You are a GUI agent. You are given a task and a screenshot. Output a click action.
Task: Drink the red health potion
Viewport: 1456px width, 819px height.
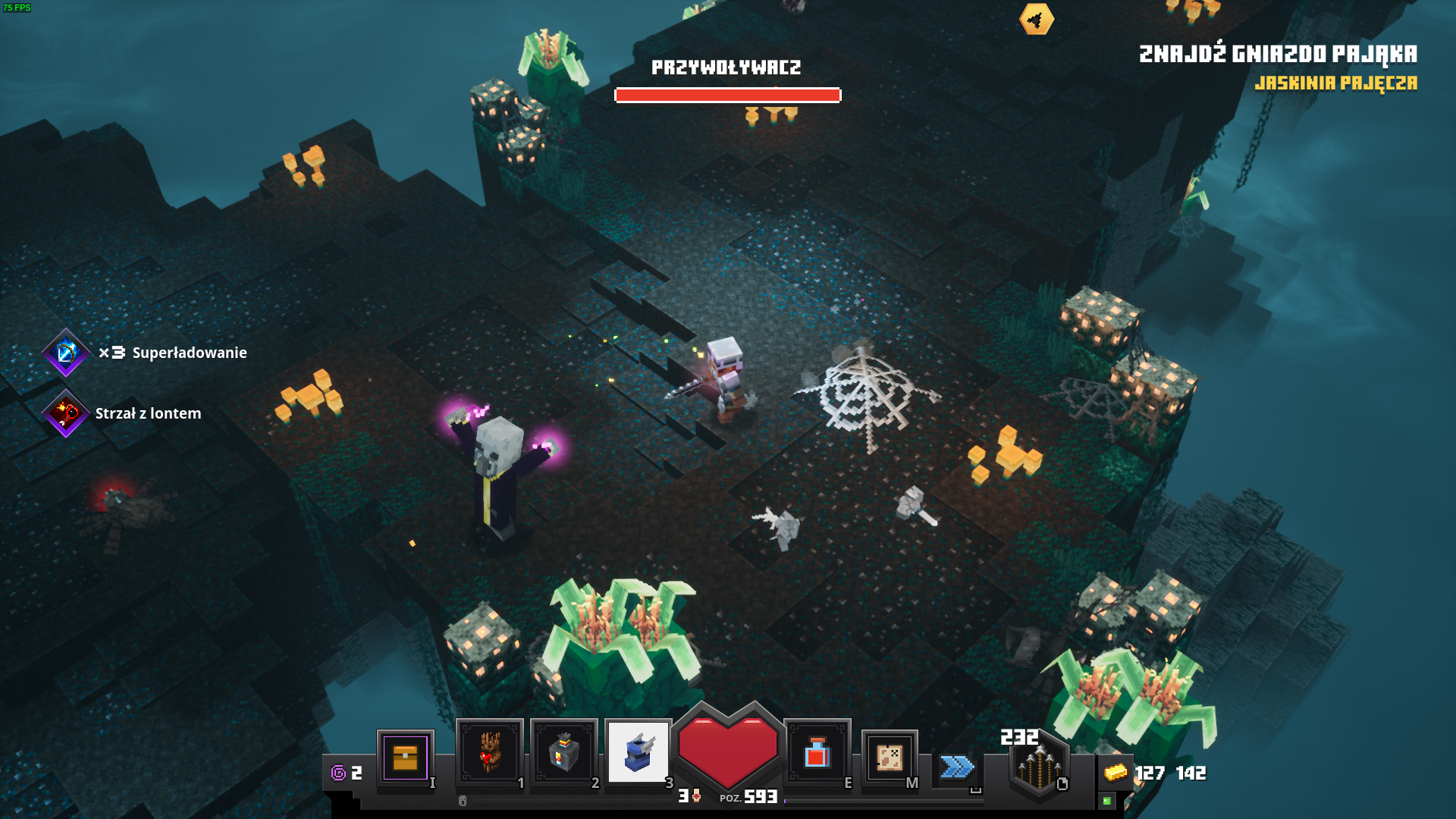click(817, 752)
